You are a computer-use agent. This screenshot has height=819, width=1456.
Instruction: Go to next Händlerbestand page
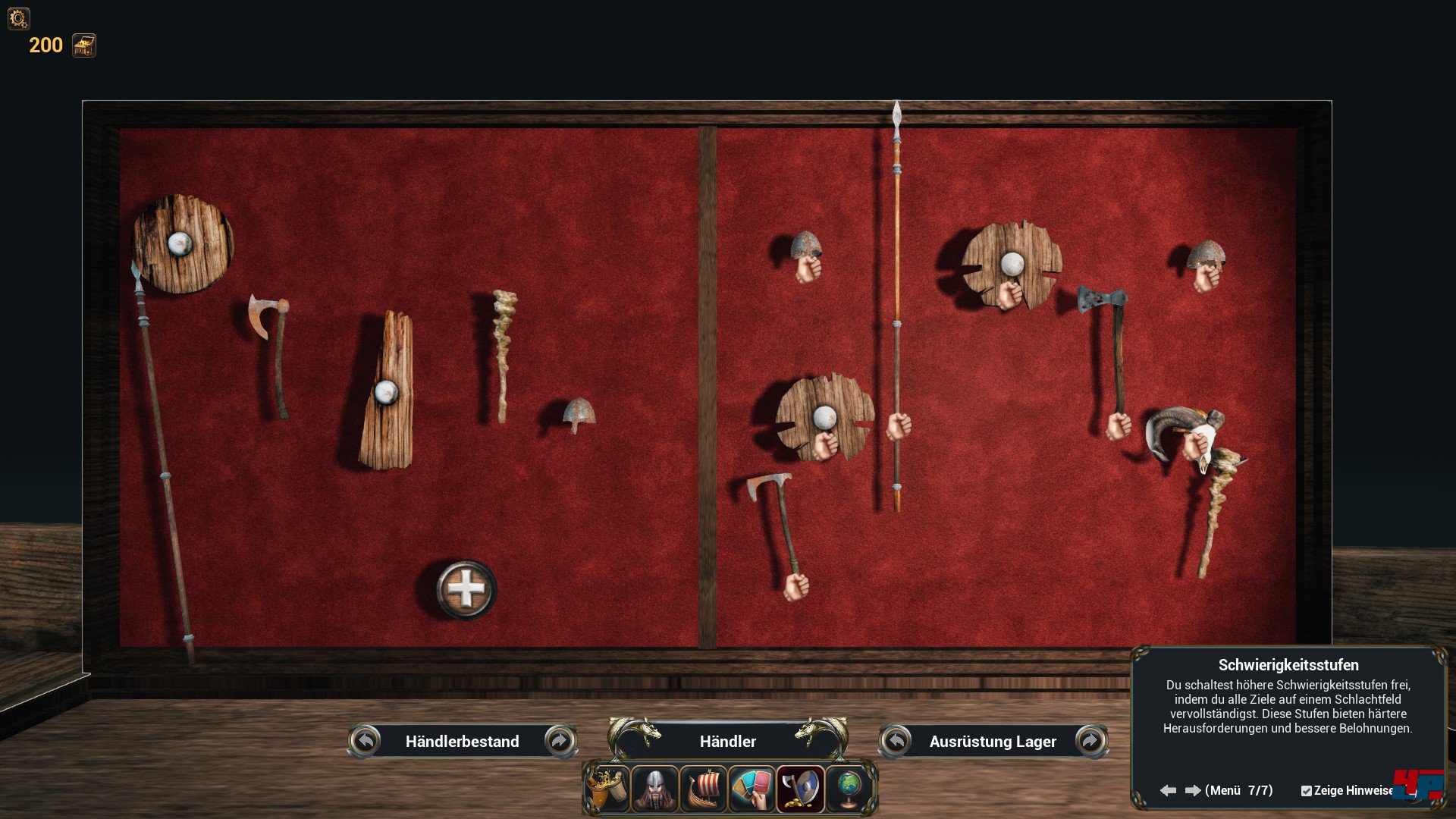coord(560,741)
